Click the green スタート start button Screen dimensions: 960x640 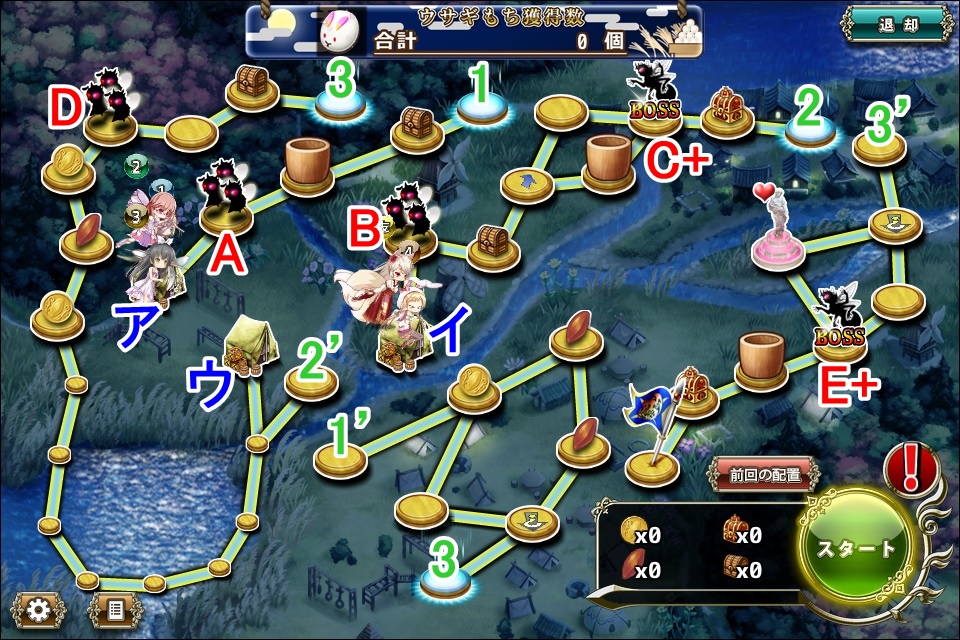pyautogui.click(x=858, y=550)
